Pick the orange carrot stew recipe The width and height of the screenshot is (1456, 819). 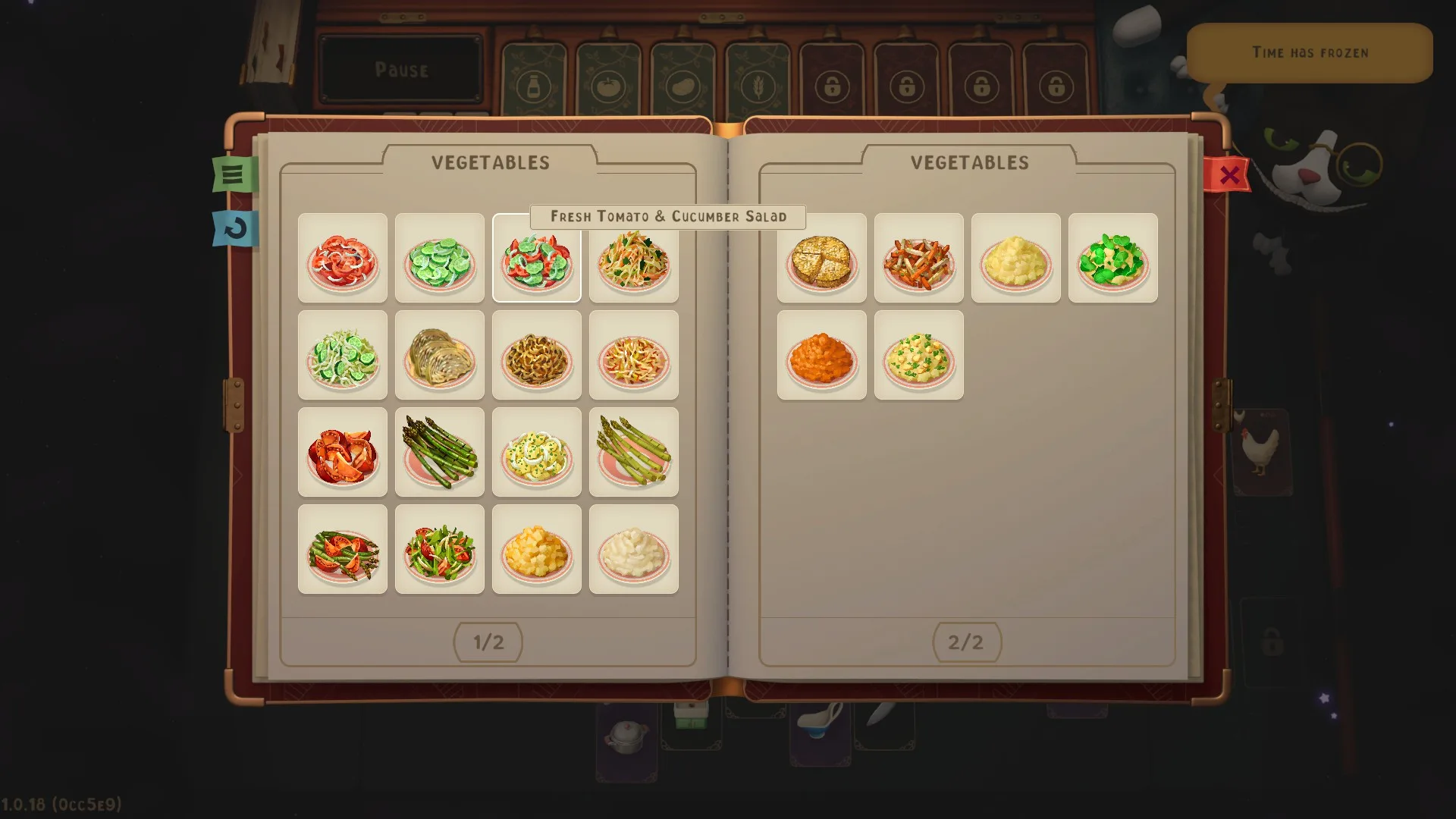click(x=822, y=356)
